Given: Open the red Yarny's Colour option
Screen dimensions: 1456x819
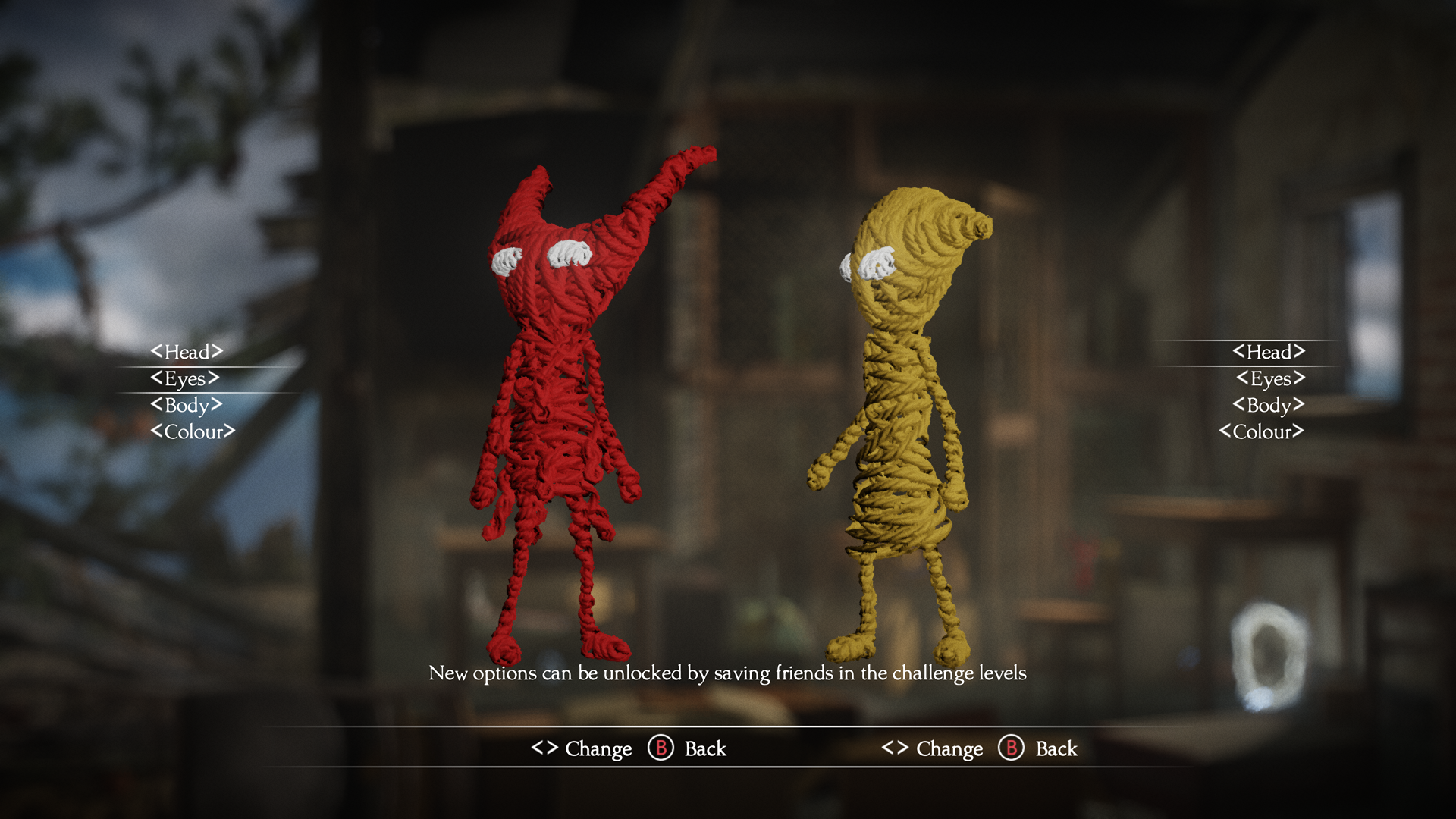Looking at the screenshot, I should pyautogui.click(x=193, y=431).
